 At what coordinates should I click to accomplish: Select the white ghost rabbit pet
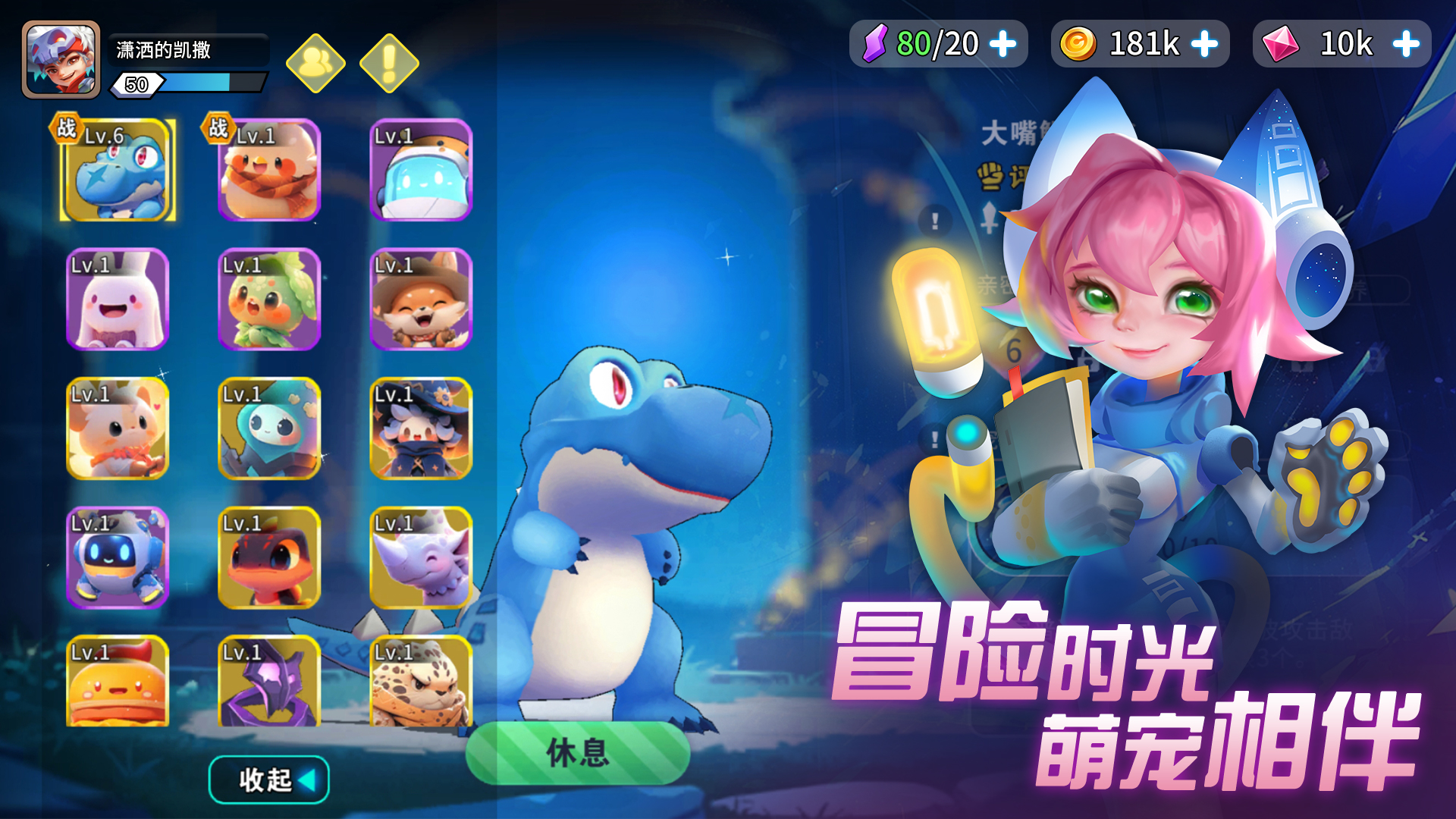click(x=118, y=302)
